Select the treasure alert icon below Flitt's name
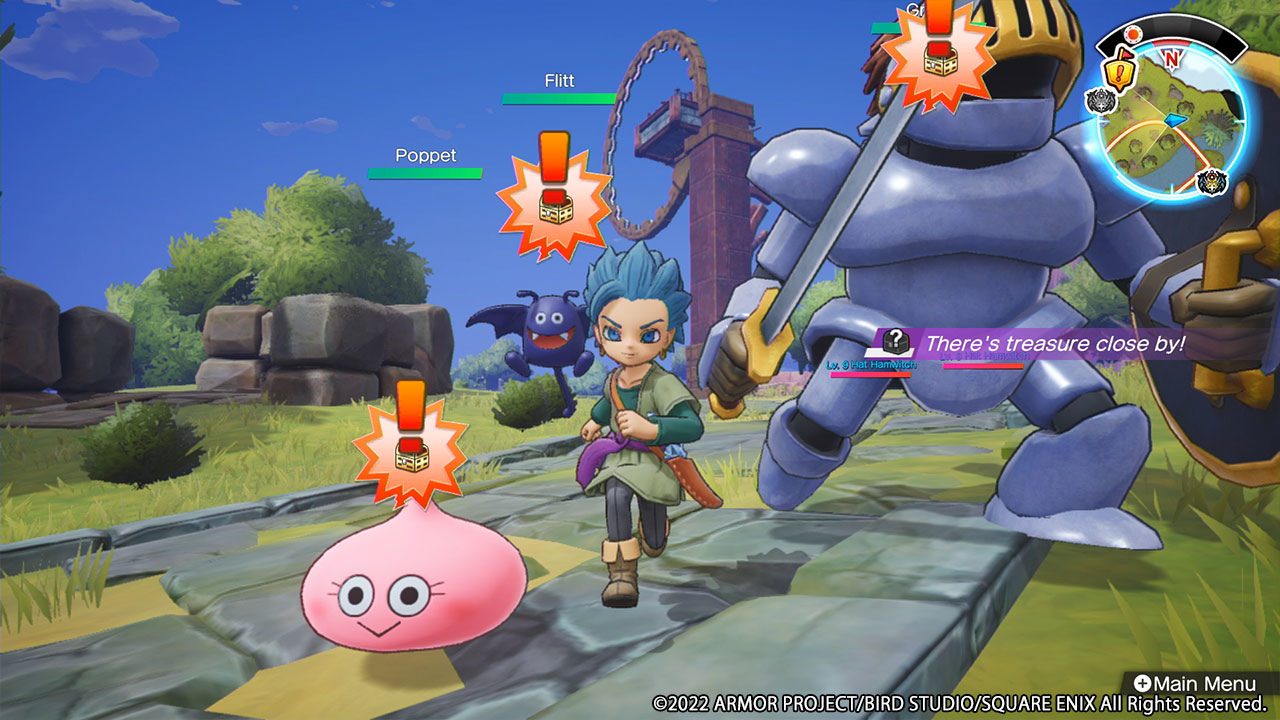Screen dimensions: 1280x720 552,193
